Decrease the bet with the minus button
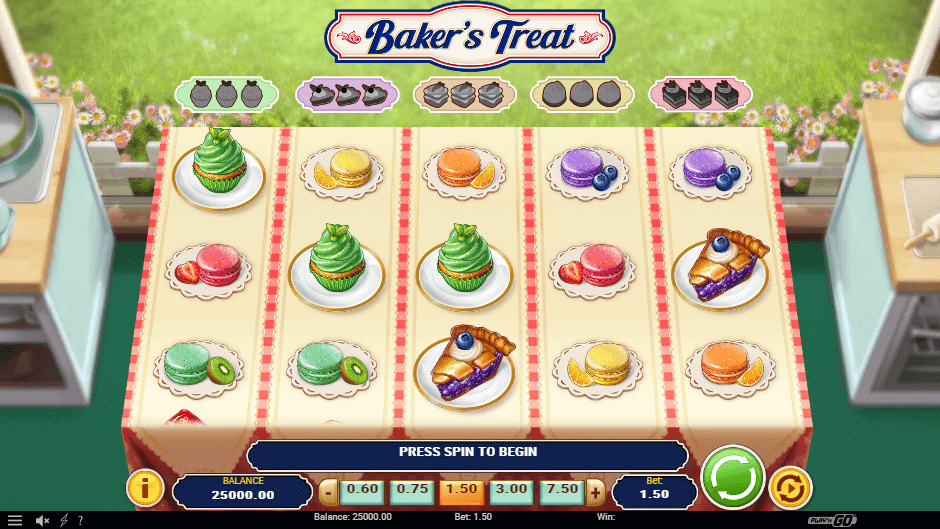 click(327, 492)
